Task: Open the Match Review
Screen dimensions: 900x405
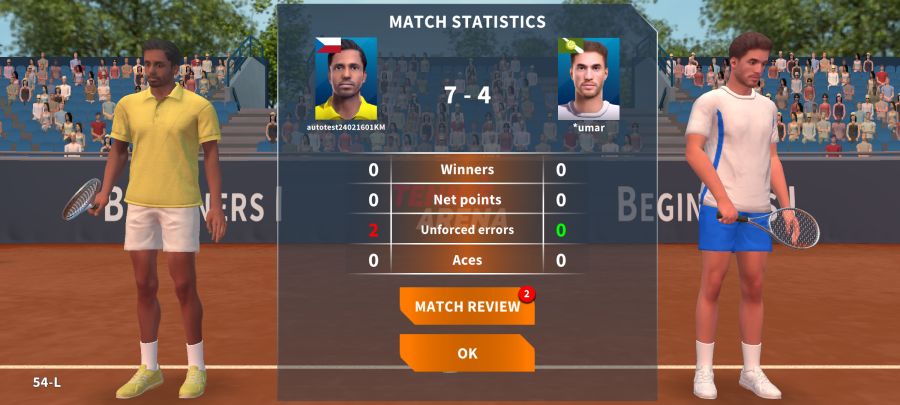Action: pos(466,306)
